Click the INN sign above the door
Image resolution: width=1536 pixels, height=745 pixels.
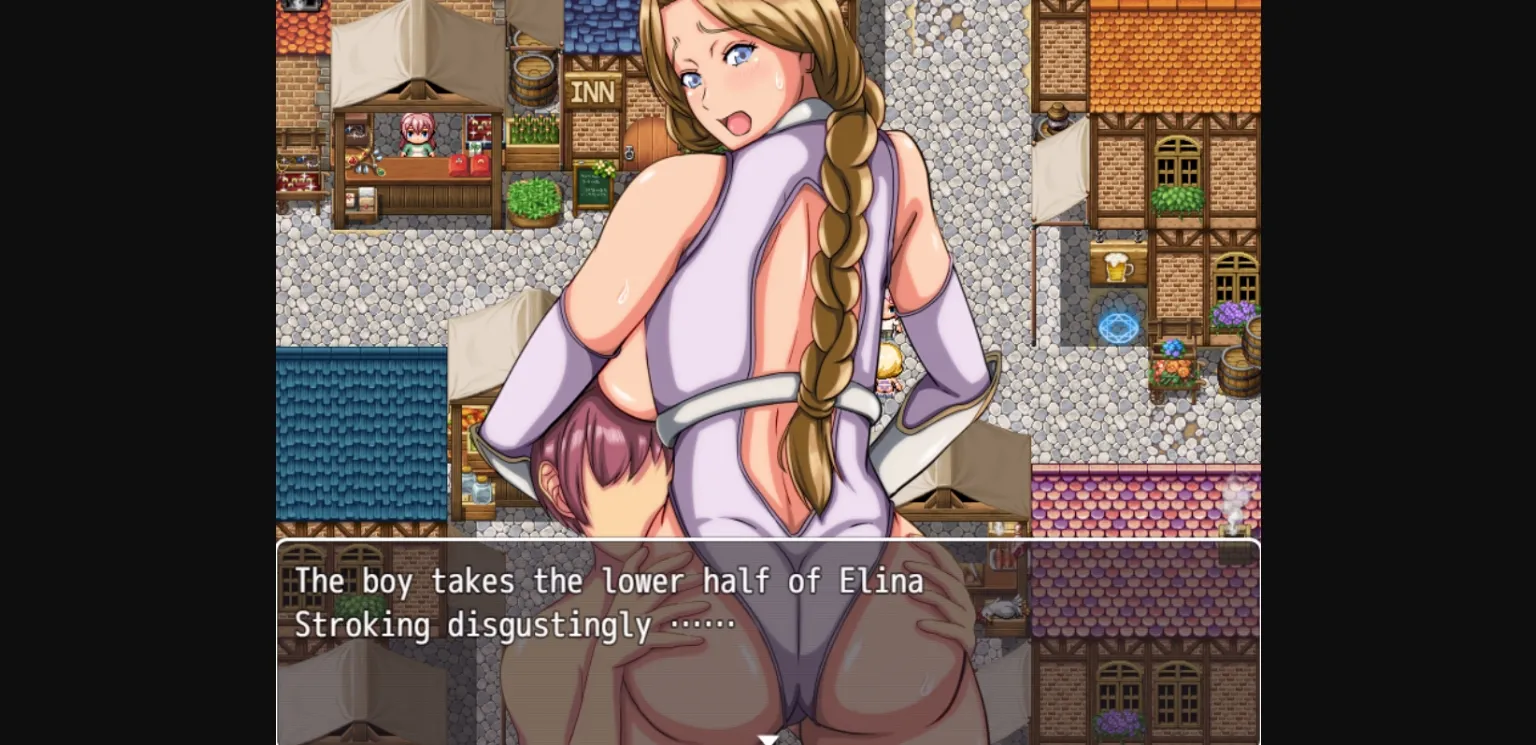[x=594, y=91]
